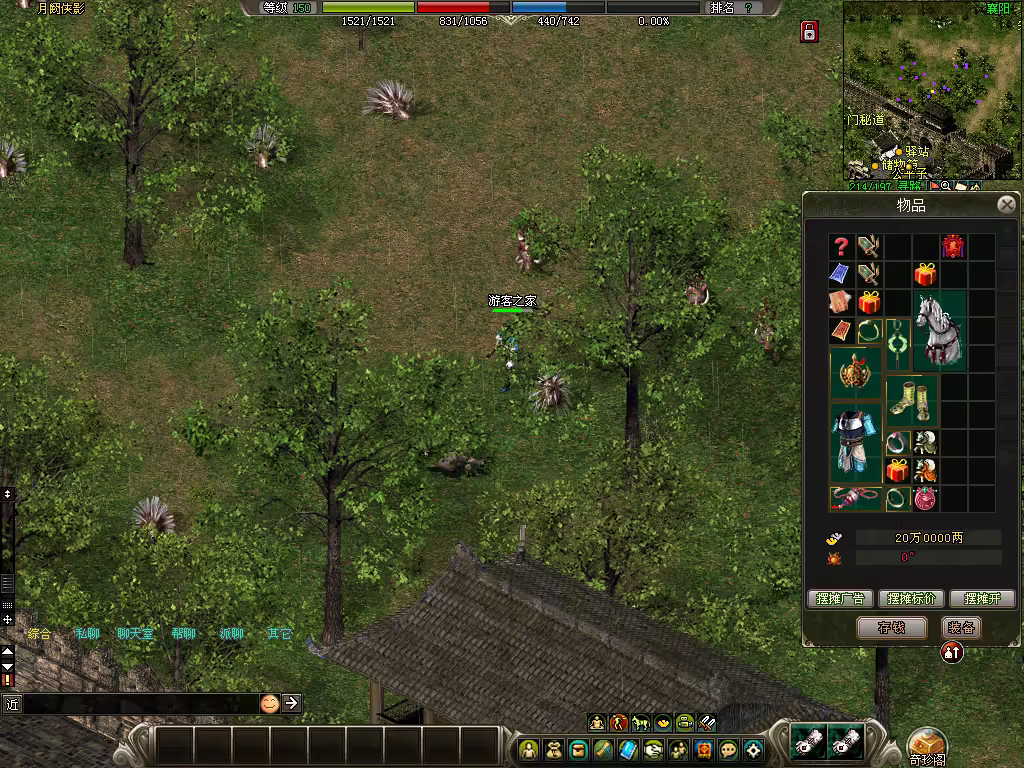Switch to the 帮聊 guild chat tab

183,633
